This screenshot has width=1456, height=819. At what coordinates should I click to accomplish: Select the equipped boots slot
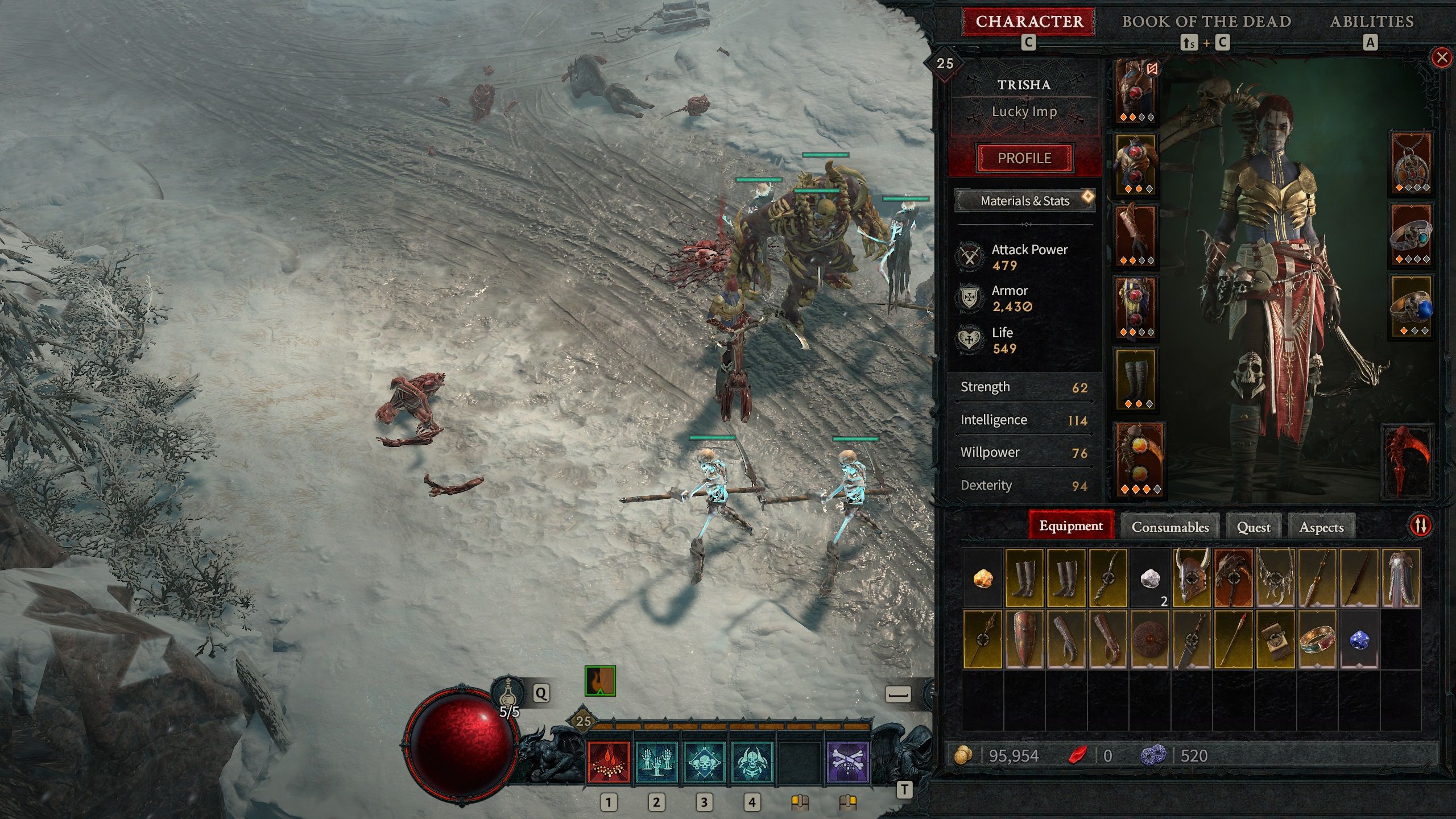[1136, 379]
